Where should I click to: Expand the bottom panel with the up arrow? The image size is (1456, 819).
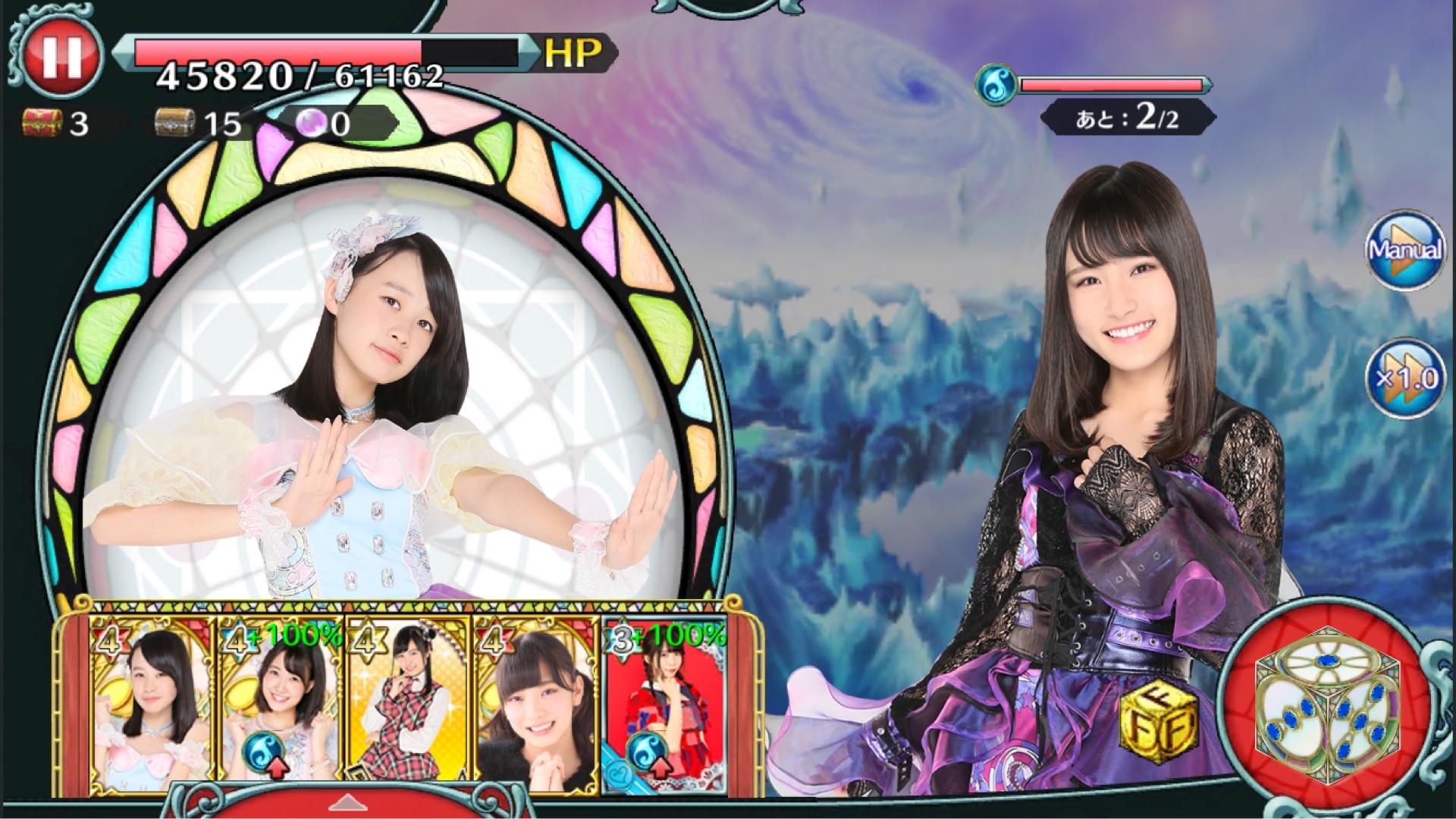coord(349,802)
